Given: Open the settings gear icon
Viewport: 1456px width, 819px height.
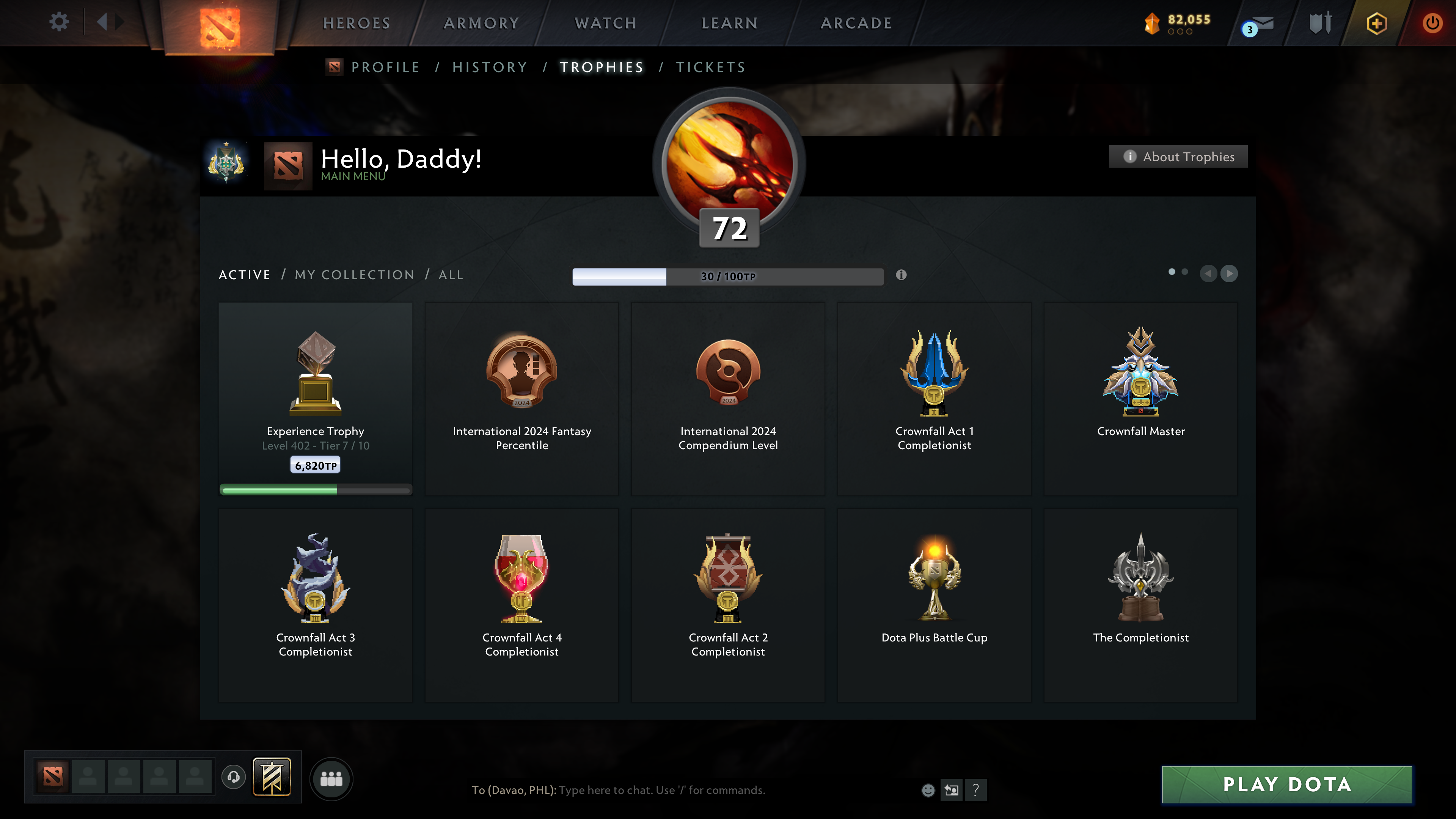Looking at the screenshot, I should (58, 22).
